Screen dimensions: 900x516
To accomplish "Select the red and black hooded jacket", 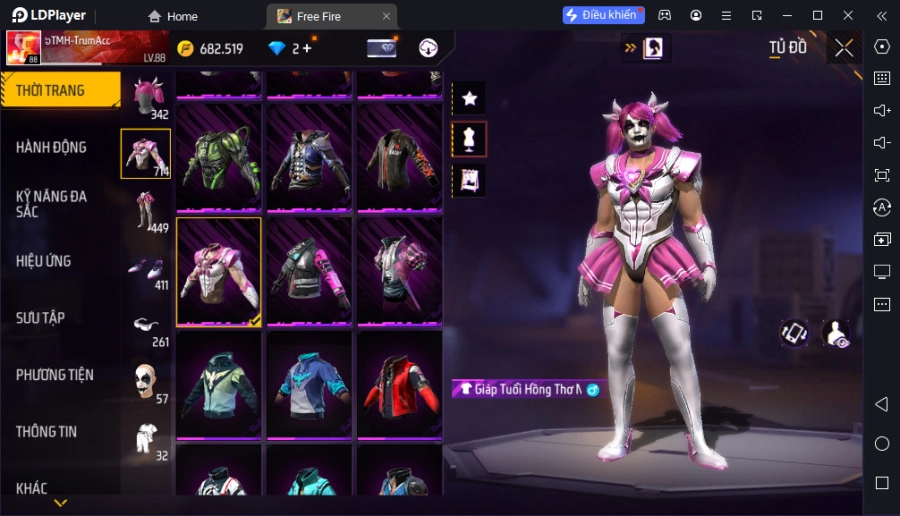I will 399,384.
